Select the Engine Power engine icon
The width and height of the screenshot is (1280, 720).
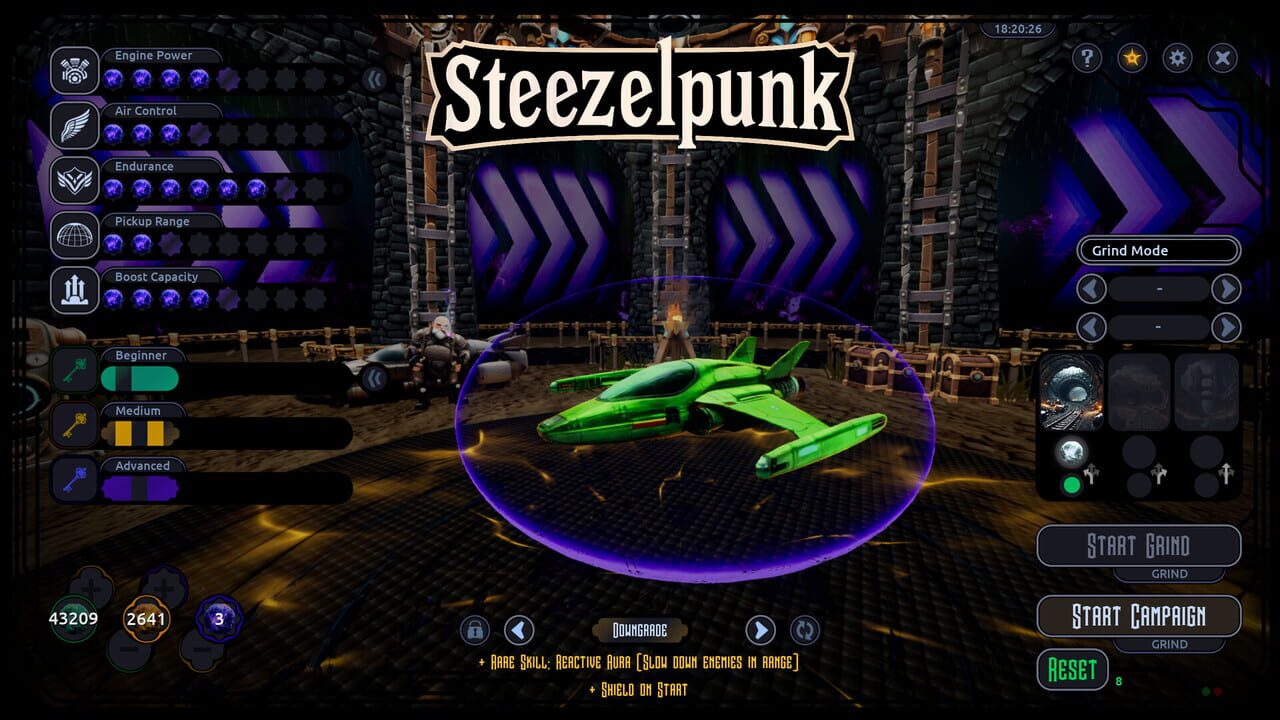coord(75,70)
